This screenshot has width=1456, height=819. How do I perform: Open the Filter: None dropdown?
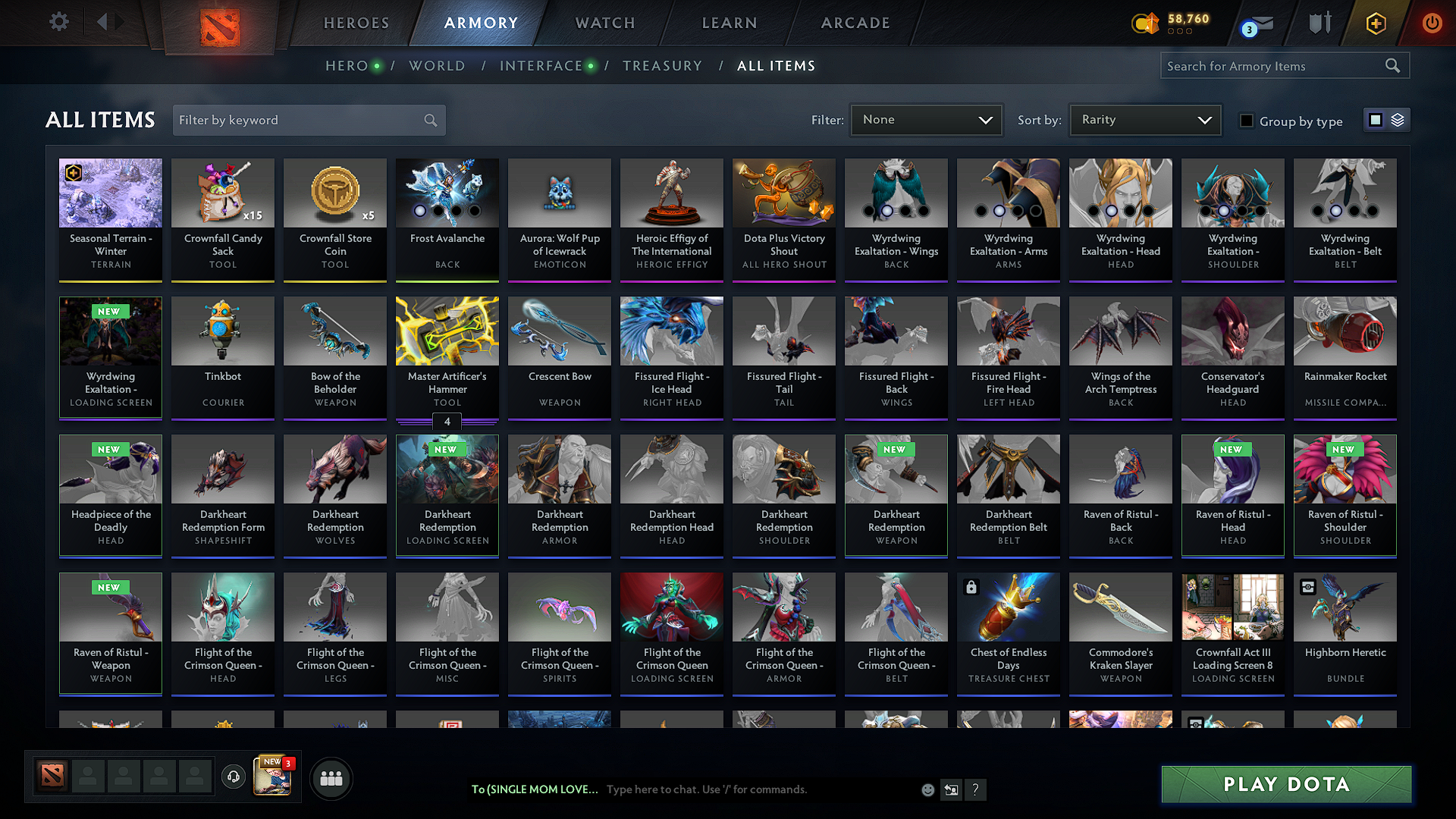tap(926, 120)
